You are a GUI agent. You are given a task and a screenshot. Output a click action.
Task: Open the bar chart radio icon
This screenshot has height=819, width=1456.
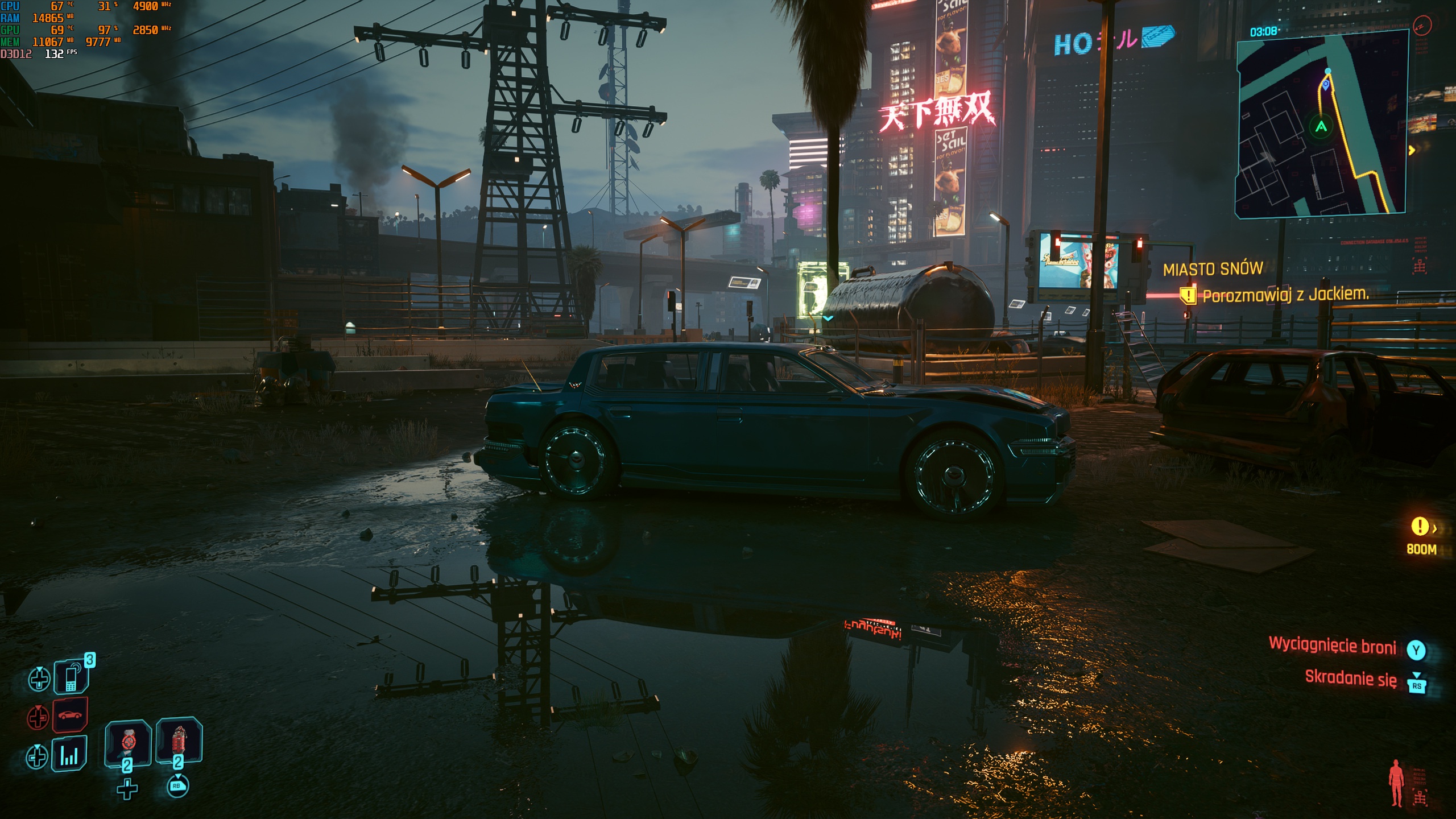pyautogui.click(x=69, y=755)
